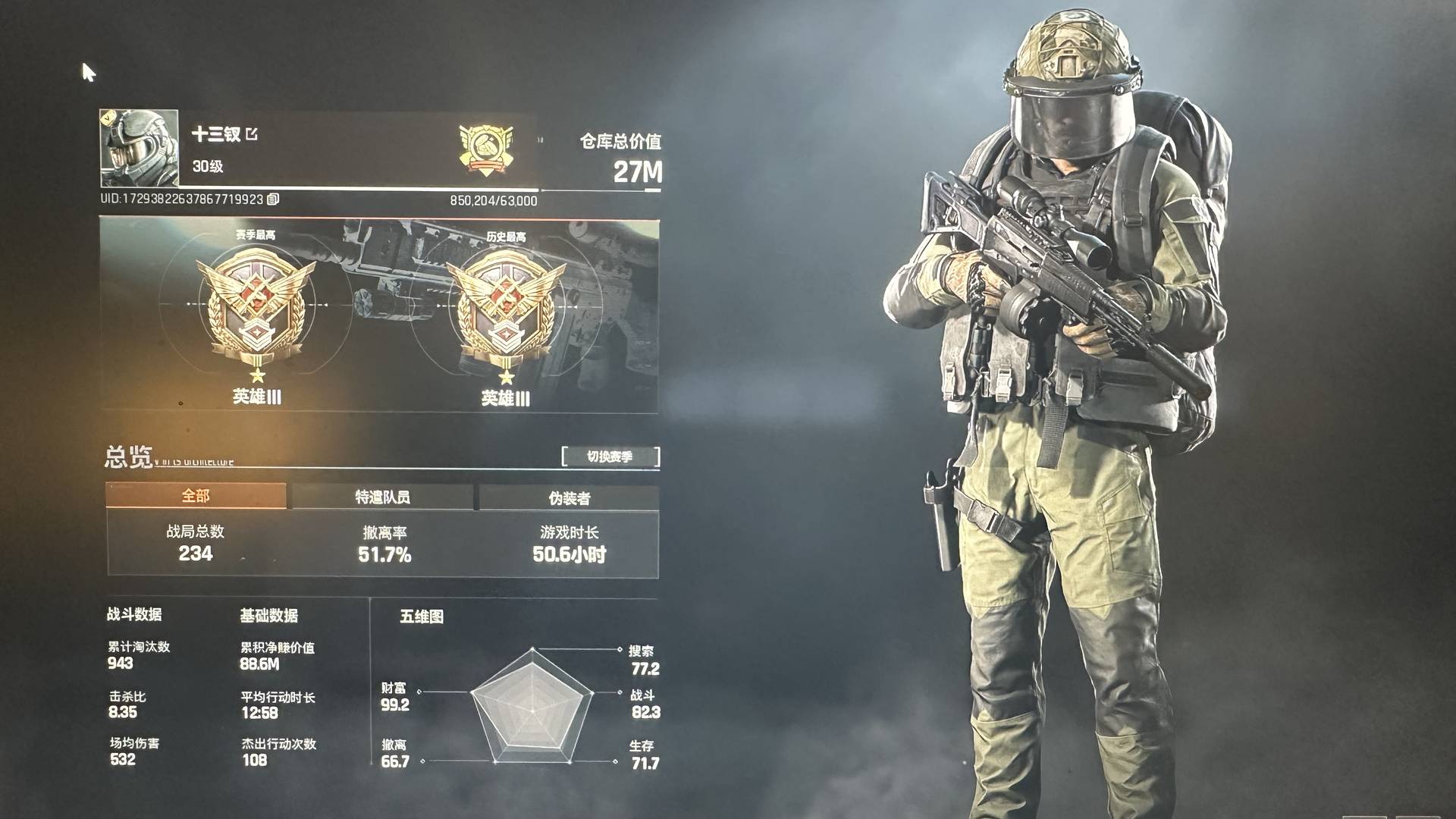Click the 切换赛季 season switch button
Image resolution: width=1456 pixels, height=819 pixels.
click(610, 457)
